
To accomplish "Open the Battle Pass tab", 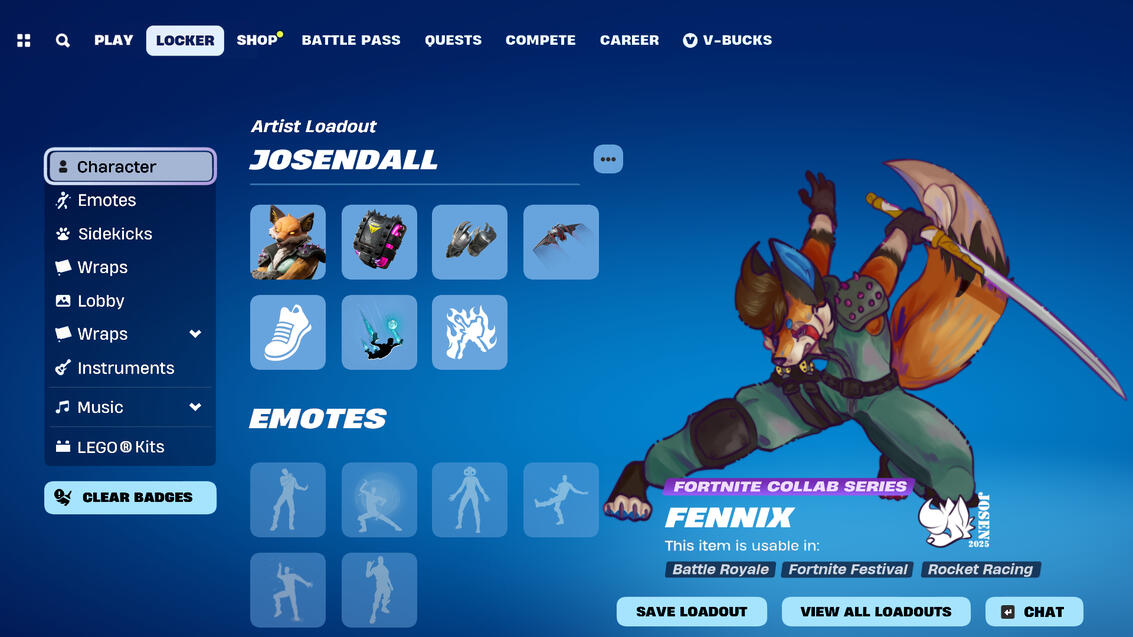I will tap(351, 40).
